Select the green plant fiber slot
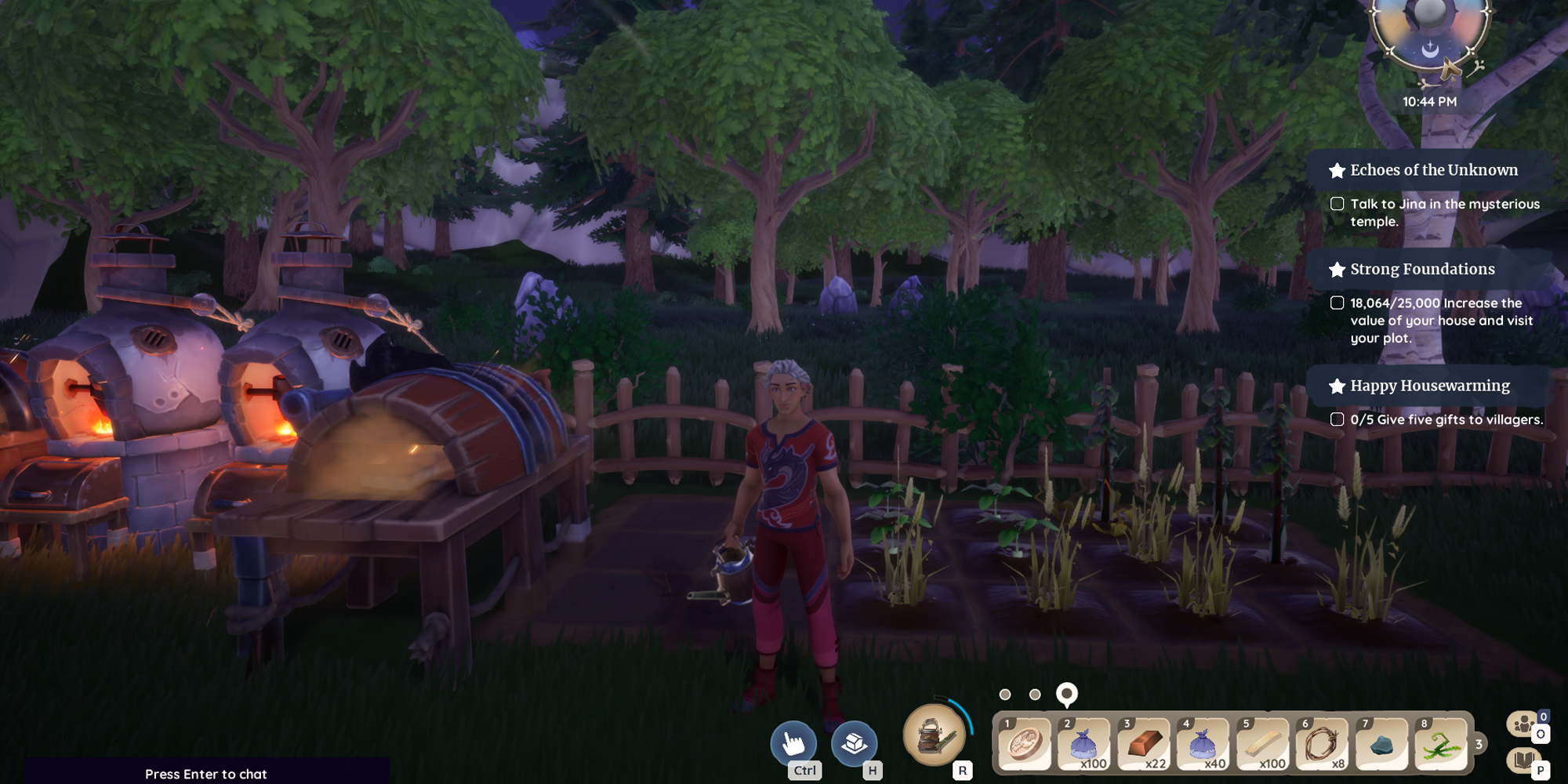The image size is (1568, 784). 1441,743
